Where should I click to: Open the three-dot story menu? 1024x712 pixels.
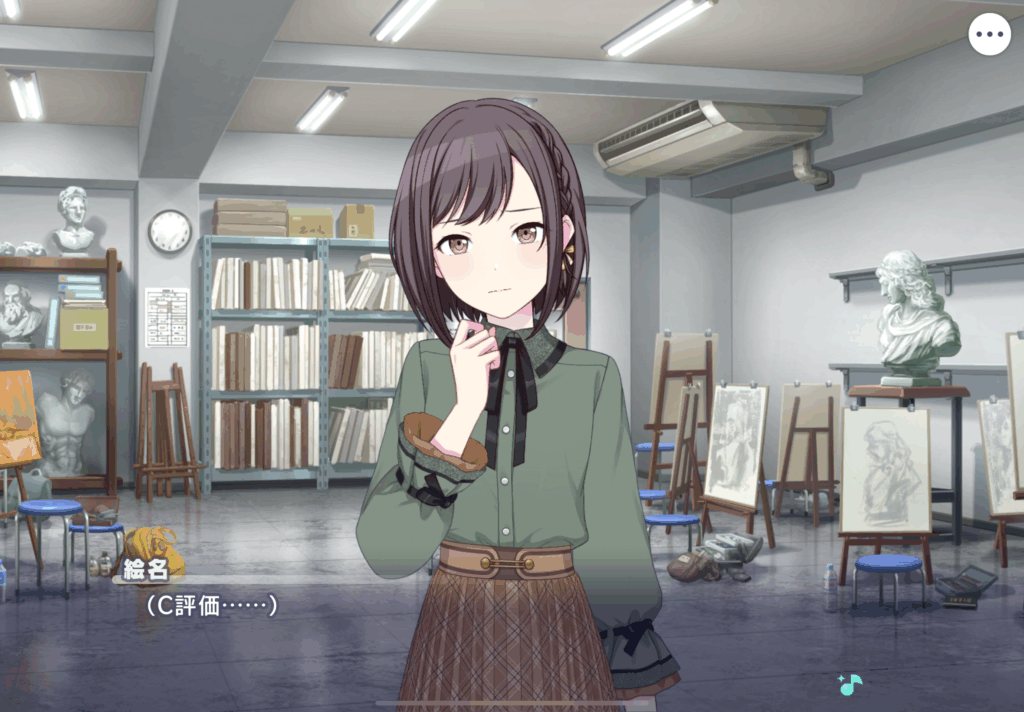pos(989,35)
